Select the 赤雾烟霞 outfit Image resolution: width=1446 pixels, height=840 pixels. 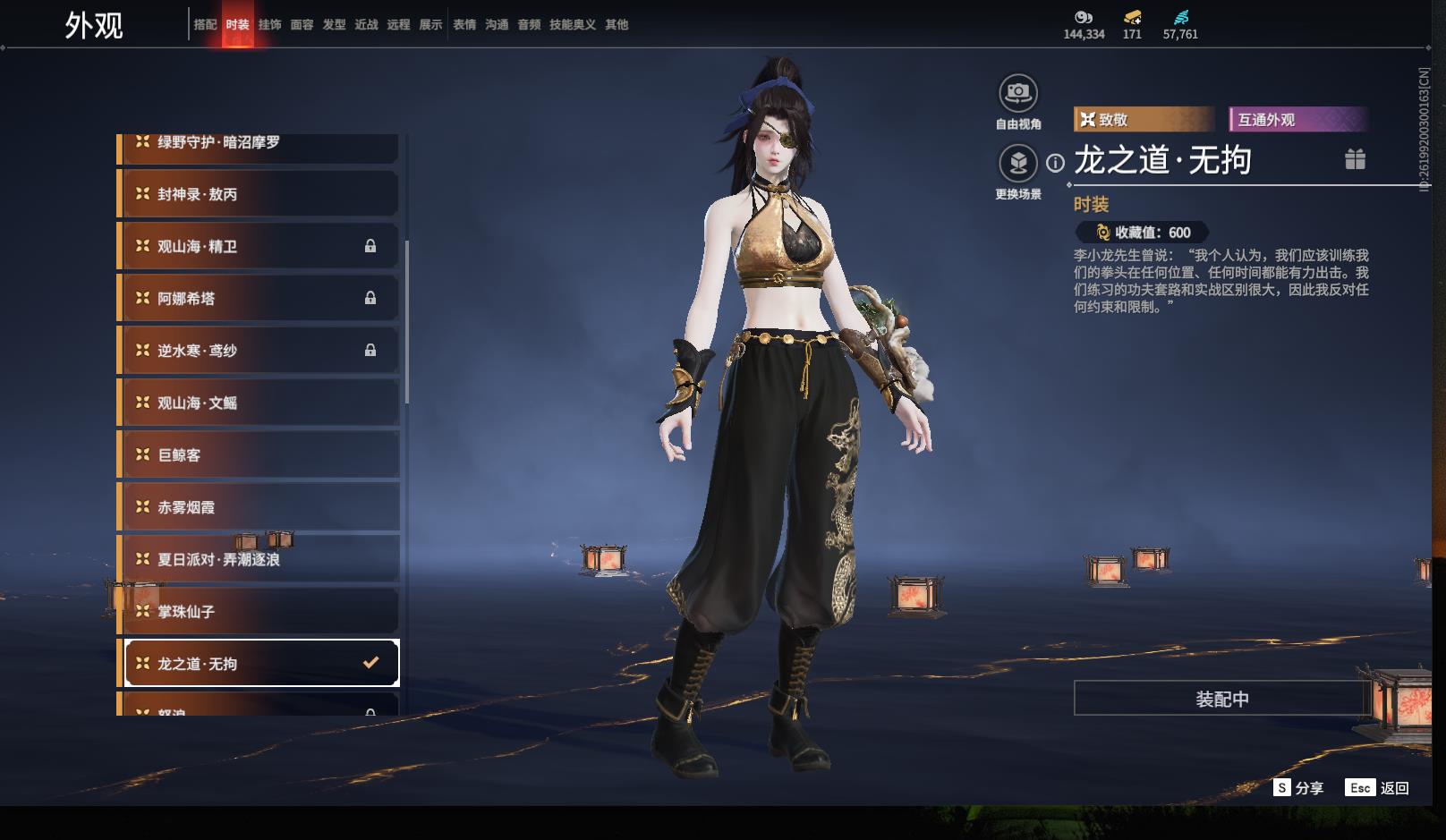click(259, 507)
